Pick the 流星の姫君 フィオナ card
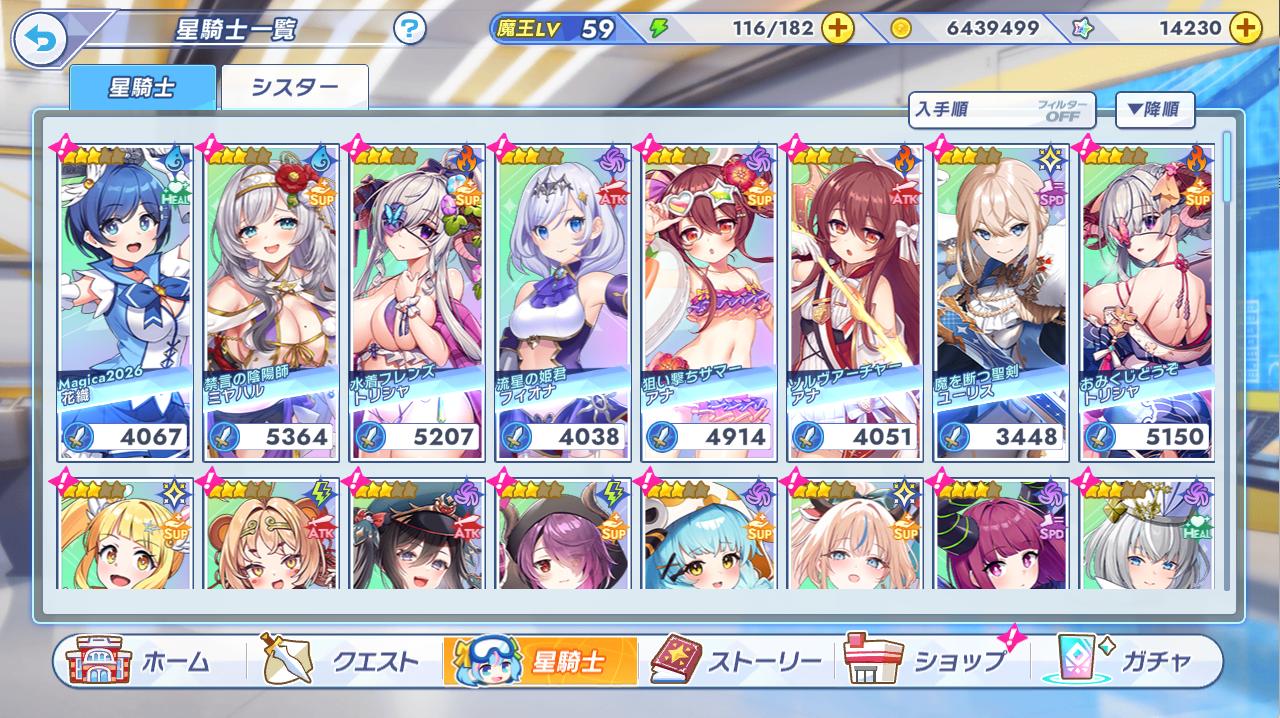 562,300
